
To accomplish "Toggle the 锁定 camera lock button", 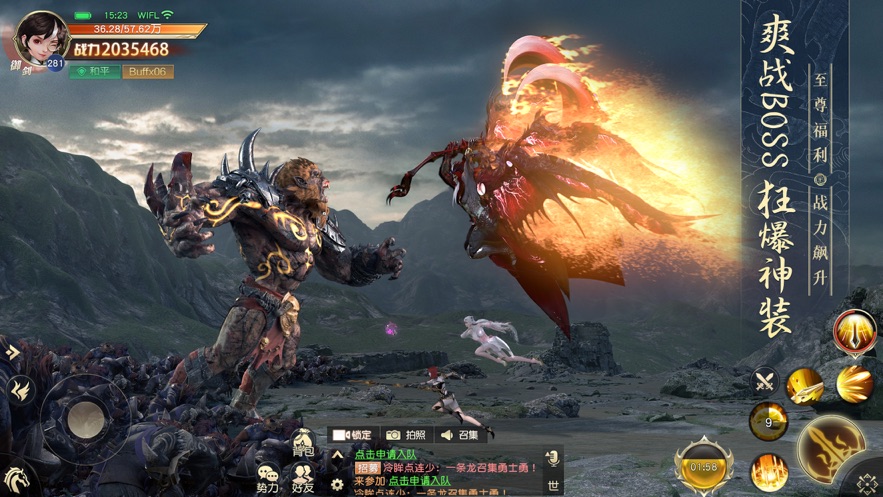I will (x=352, y=435).
